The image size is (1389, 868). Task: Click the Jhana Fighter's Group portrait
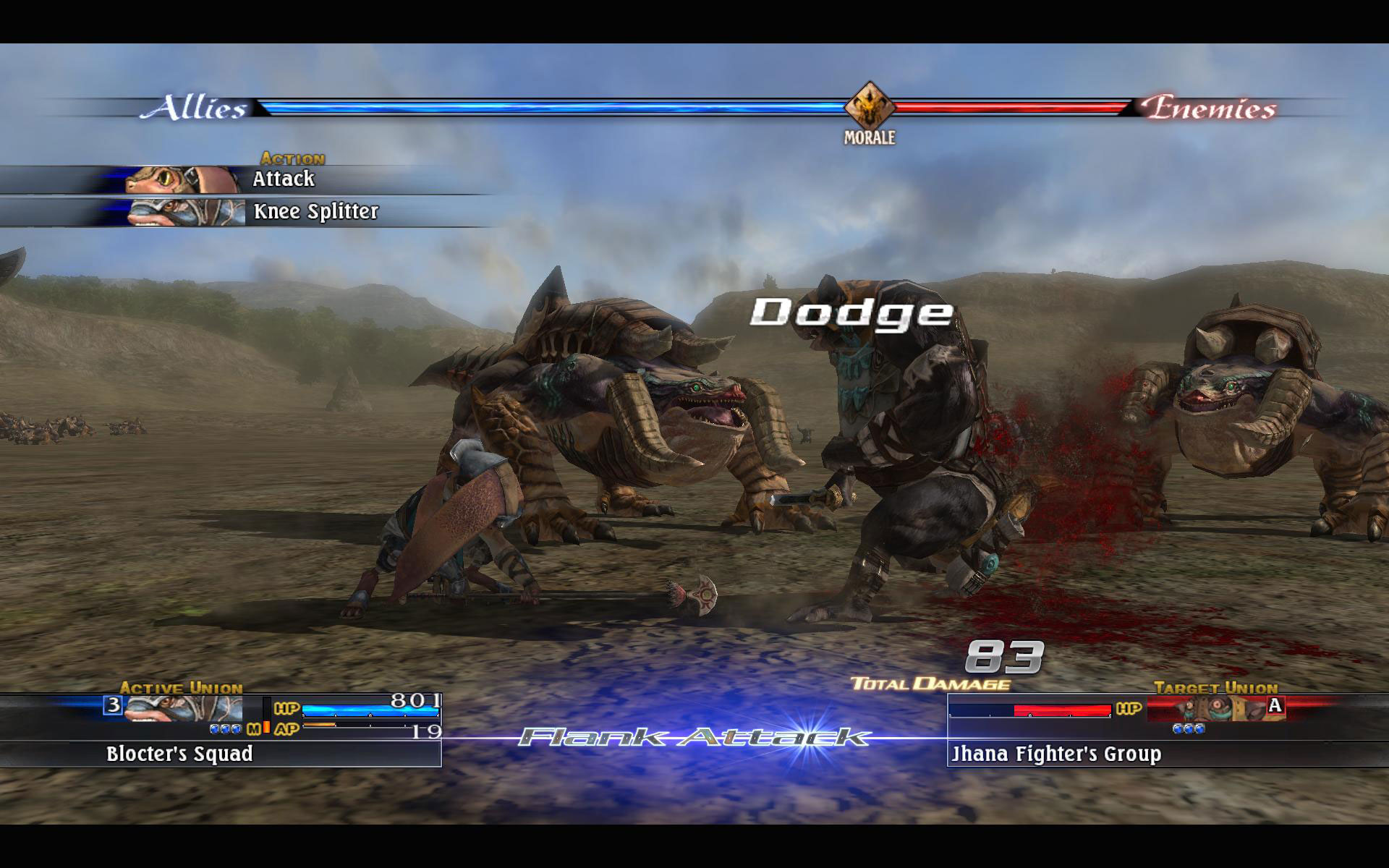coord(1218,708)
